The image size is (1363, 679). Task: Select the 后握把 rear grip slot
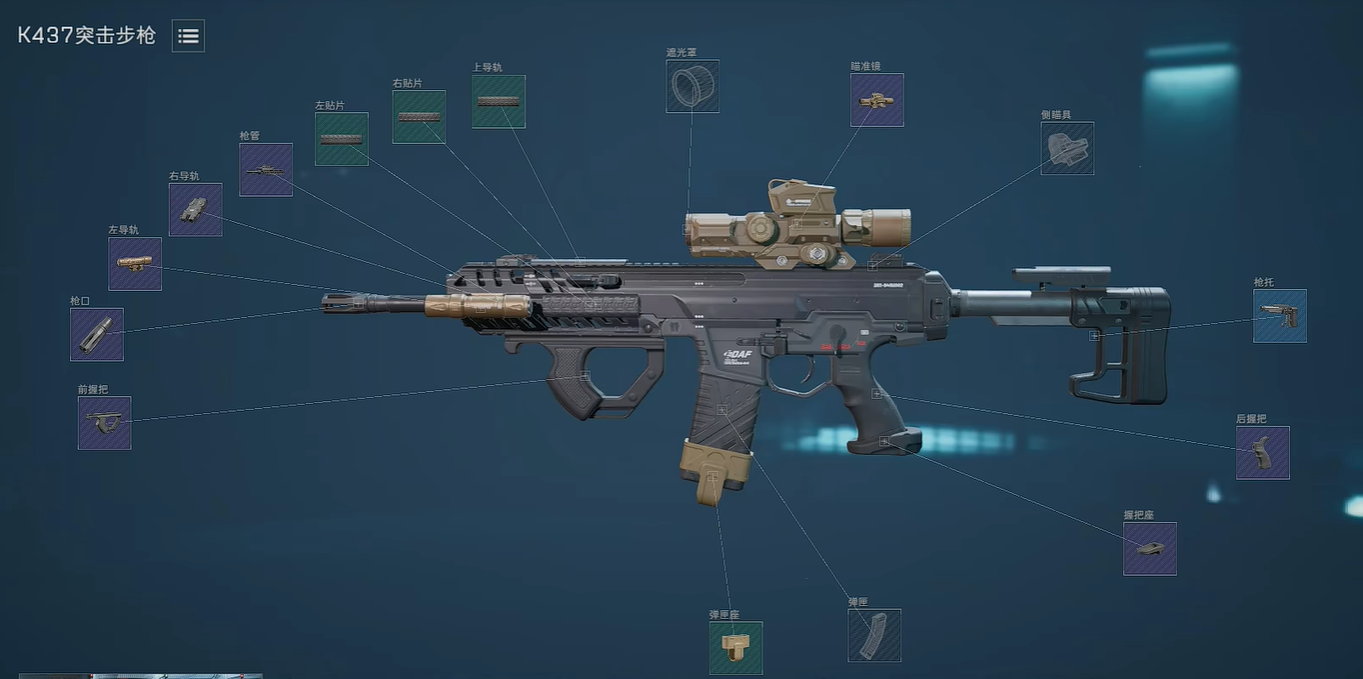point(1263,453)
